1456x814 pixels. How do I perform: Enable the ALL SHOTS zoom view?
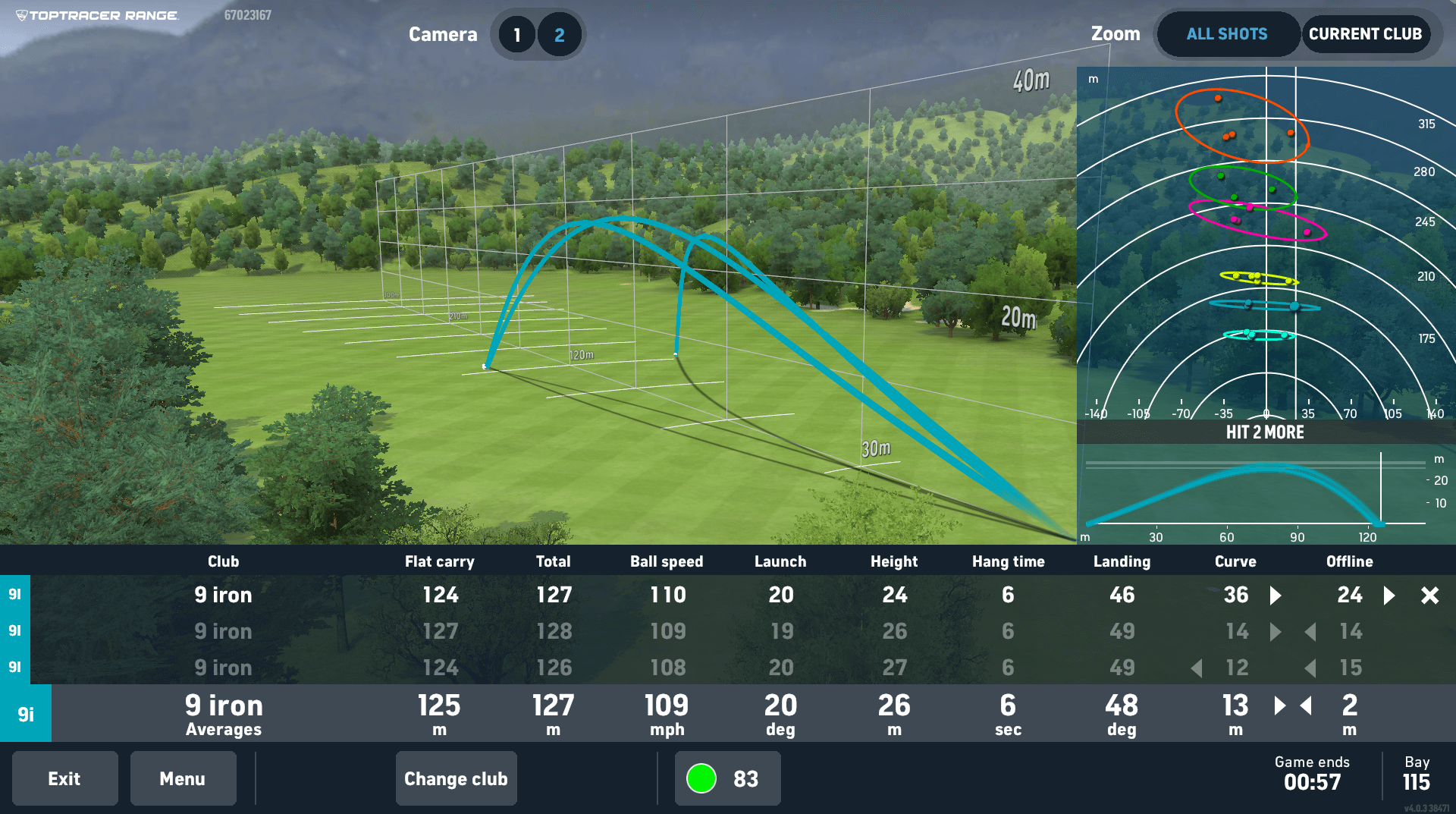click(x=1227, y=33)
